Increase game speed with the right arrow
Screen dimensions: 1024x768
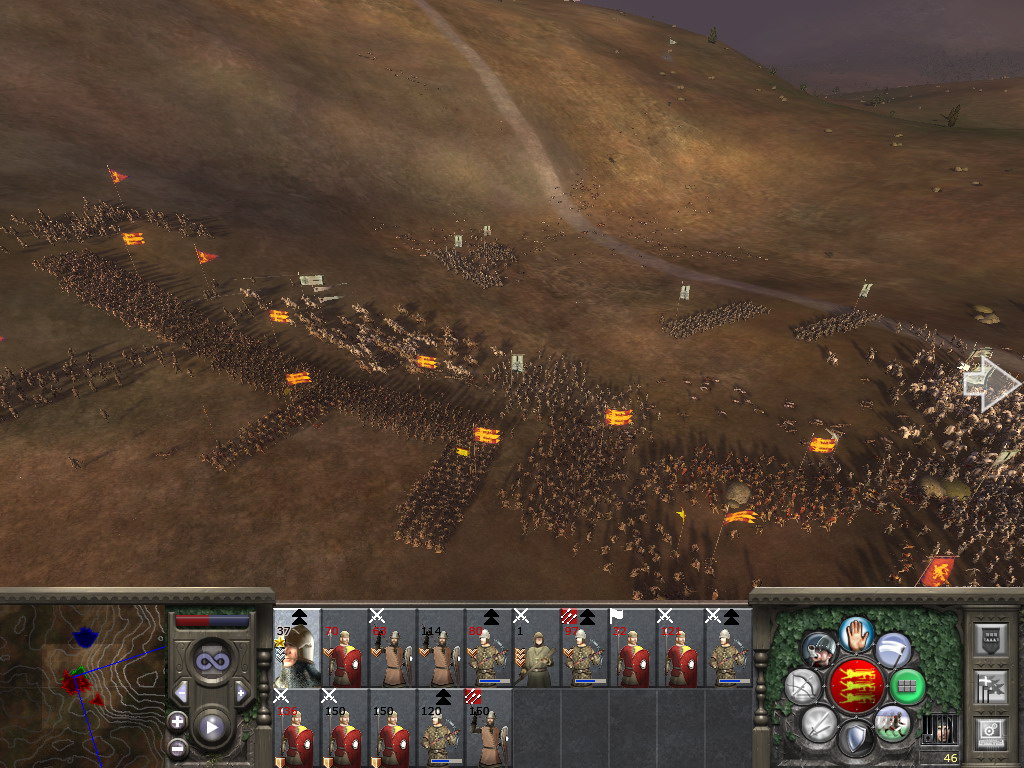tap(241, 692)
